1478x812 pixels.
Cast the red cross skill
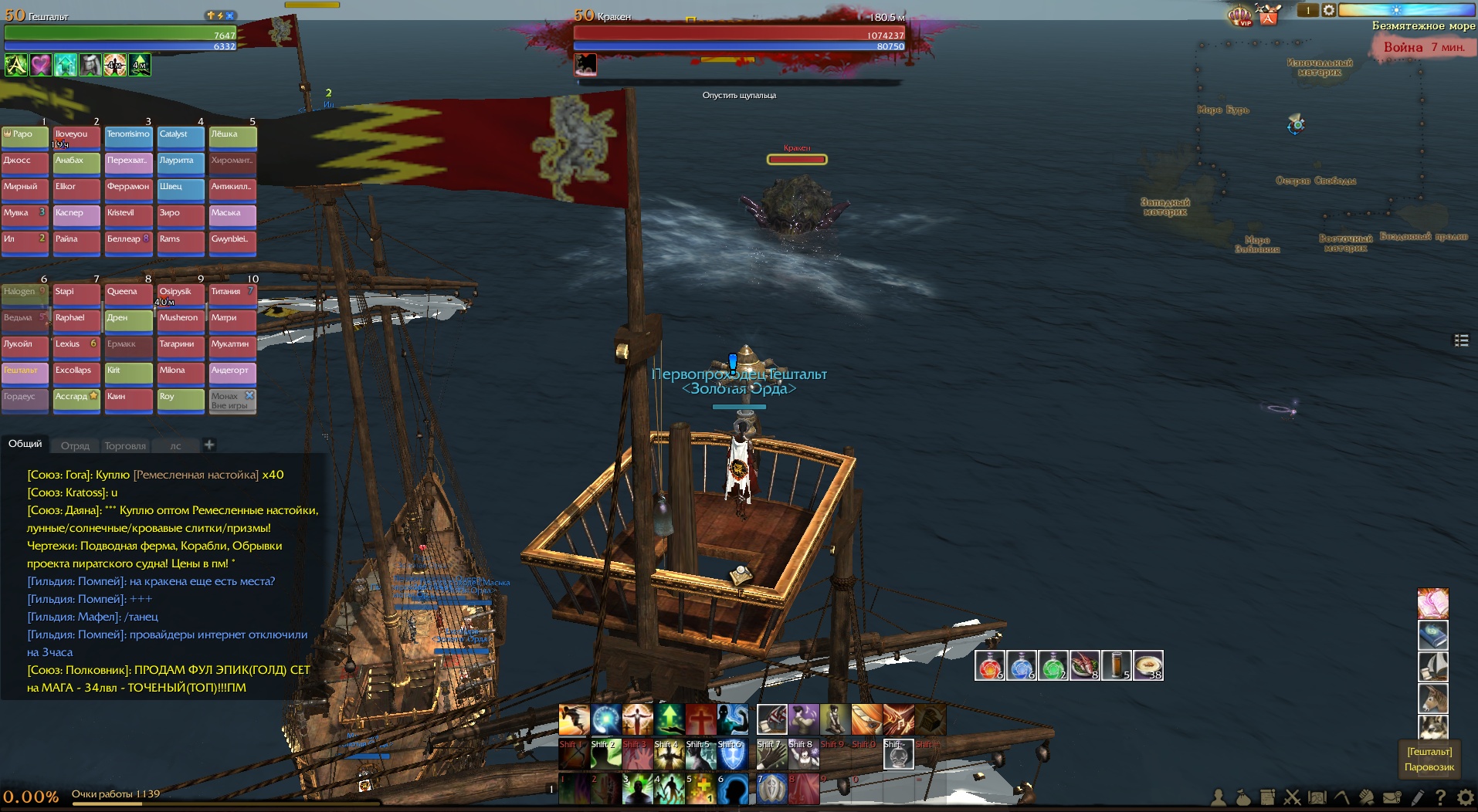(700, 719)
